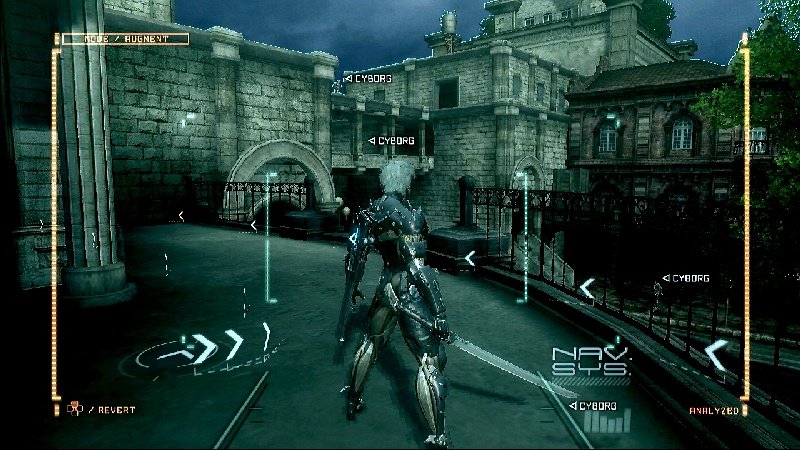The height and width of the screenshot is (450, 800).
Task: Click the ANALYZED status label
Action: click(714, 409)
